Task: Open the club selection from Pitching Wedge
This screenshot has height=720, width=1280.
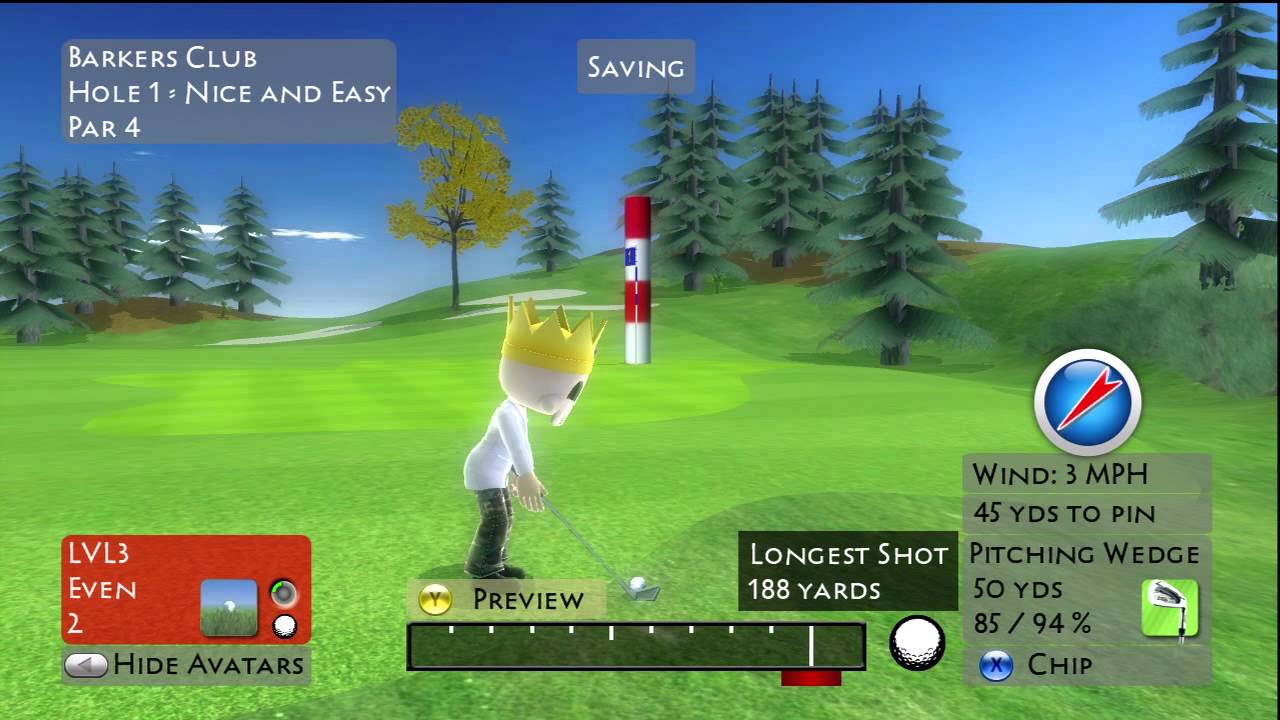Action: pyautogui.click(x=1084, y=554)
